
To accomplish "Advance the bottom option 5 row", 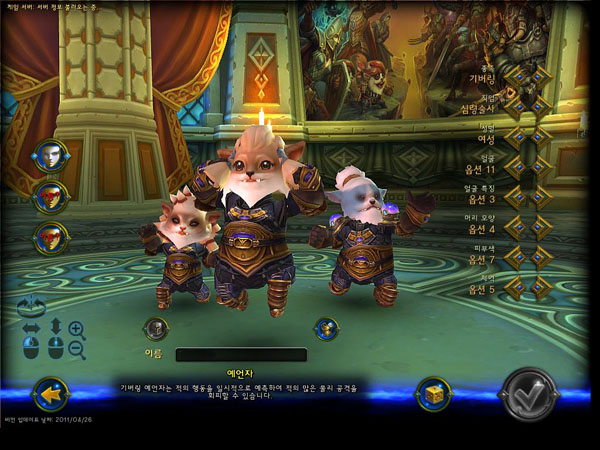I will (x=540, y=287).
